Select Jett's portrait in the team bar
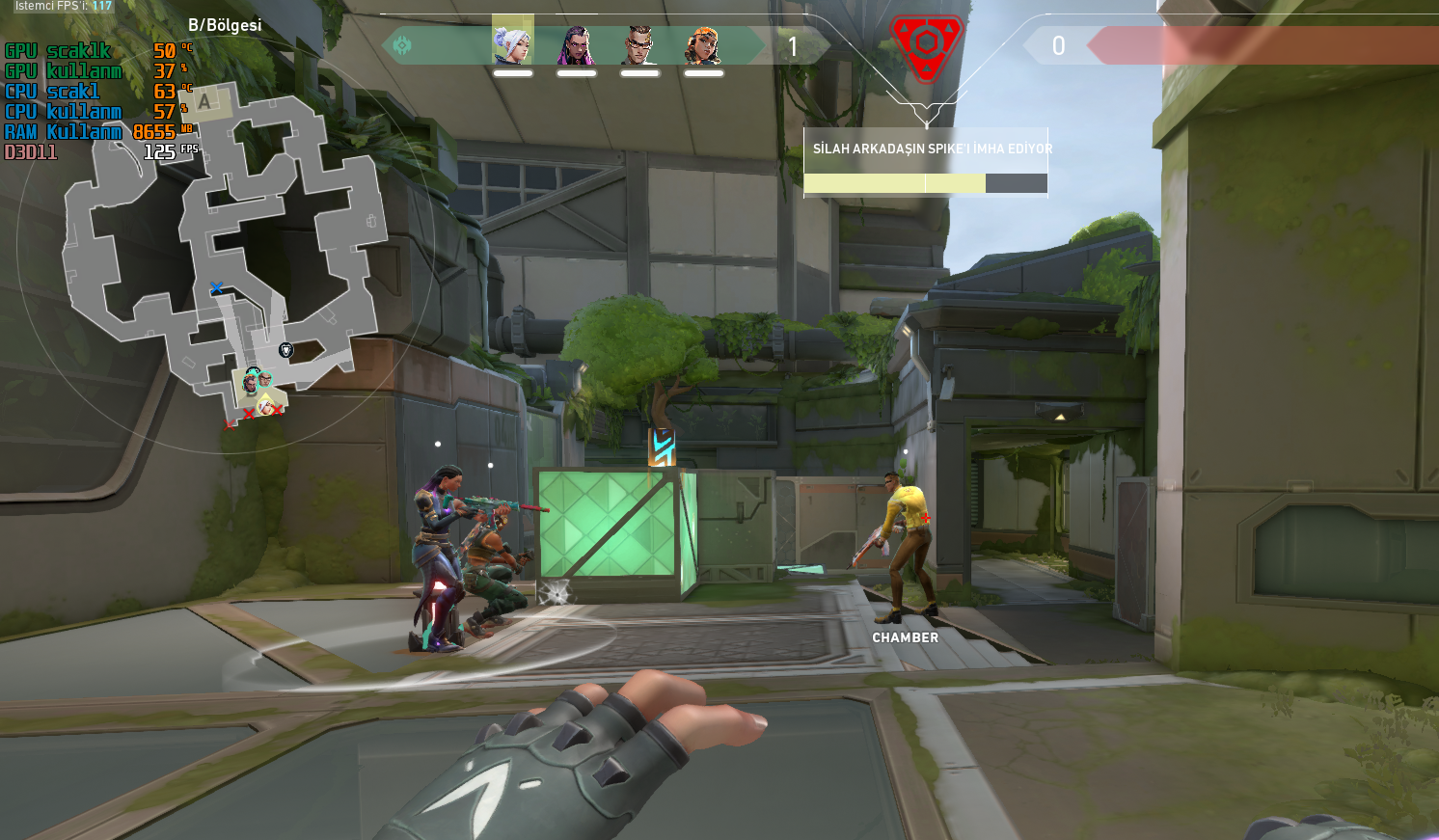This screenshot has width=1439, height=840. click(x=512, y=44)
